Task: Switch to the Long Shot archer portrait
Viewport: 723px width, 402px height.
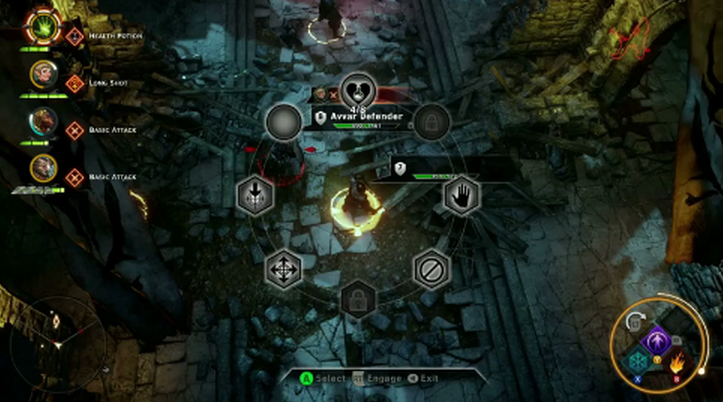Action: [x=42, y=76]
